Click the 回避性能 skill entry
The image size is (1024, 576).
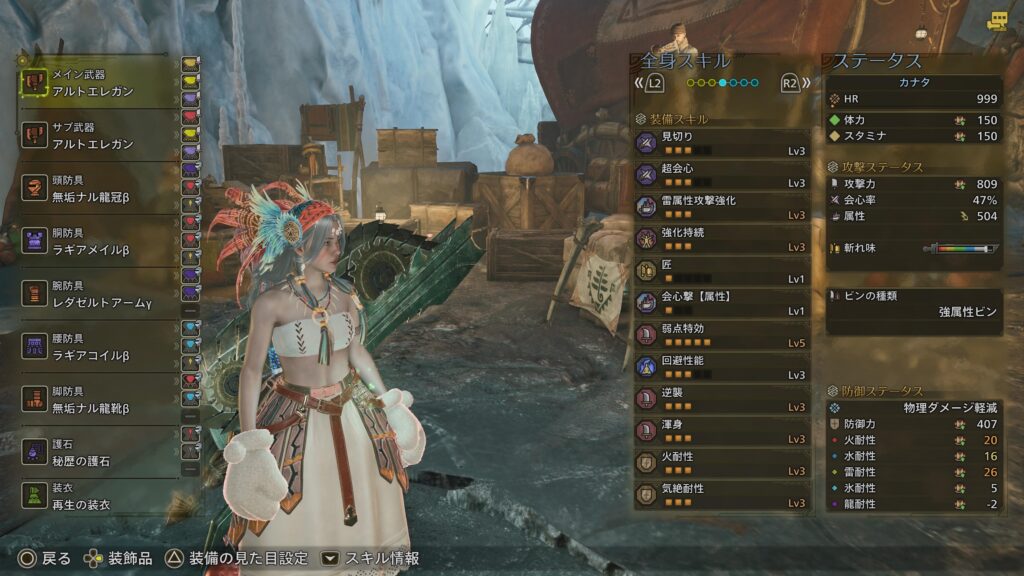(x=722, y=367)
